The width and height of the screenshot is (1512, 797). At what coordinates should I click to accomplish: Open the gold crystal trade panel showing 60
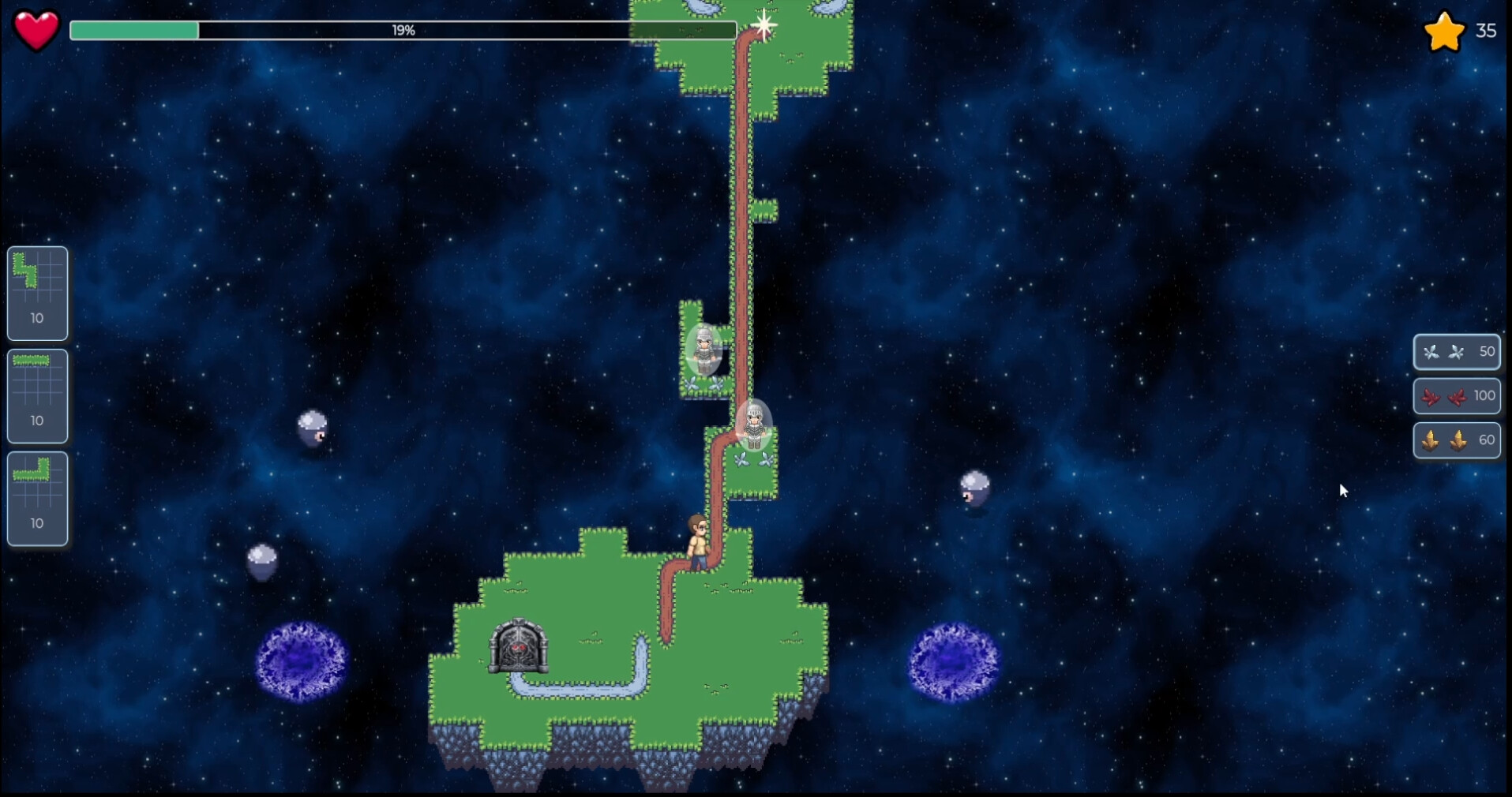coord(1457,440)
